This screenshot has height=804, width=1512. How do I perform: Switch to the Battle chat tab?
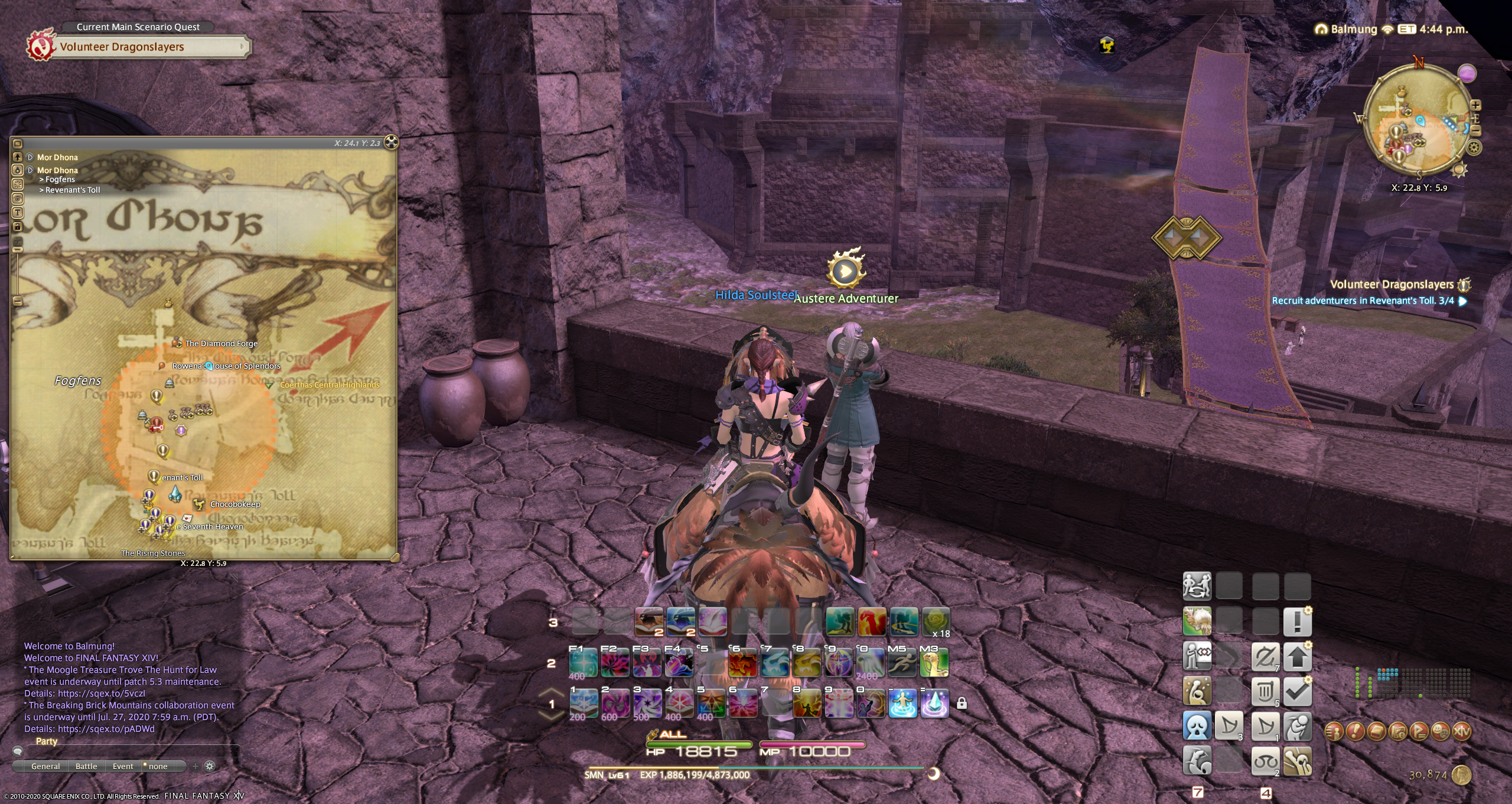[86, 766]
